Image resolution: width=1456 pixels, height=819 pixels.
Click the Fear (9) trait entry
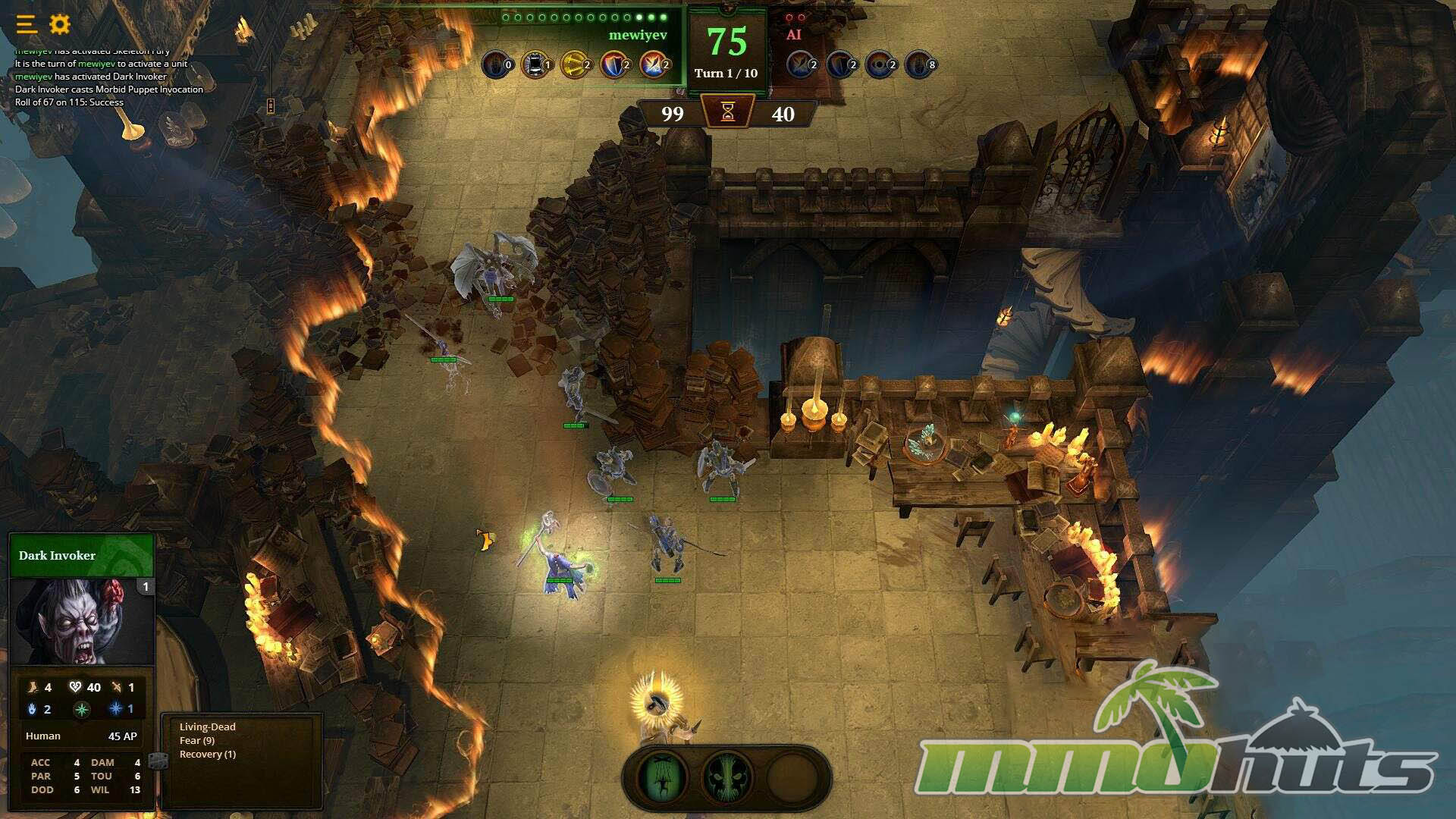[197, 740]
